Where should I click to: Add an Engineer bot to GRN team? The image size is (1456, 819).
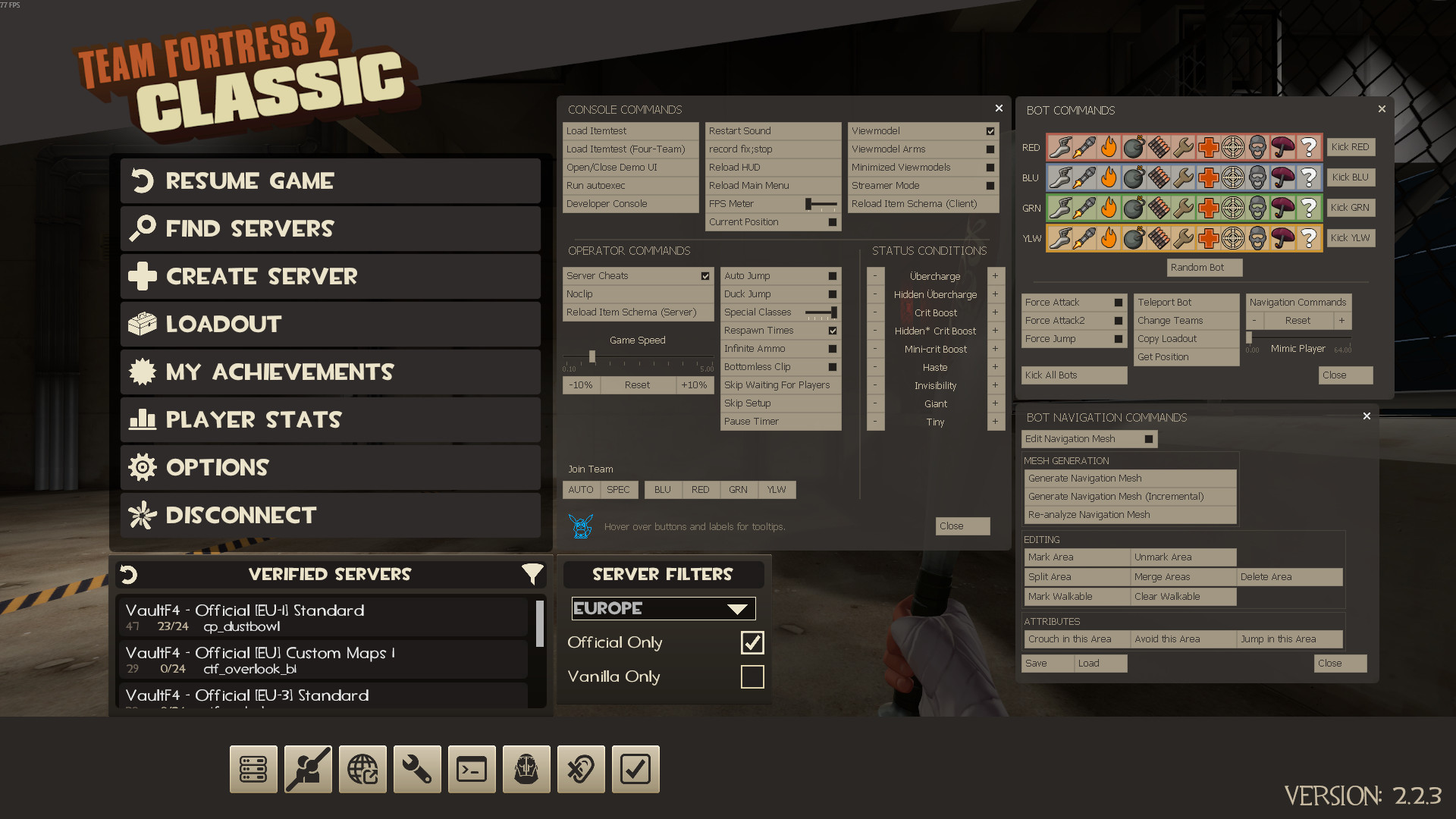[x=1183, y=208]
